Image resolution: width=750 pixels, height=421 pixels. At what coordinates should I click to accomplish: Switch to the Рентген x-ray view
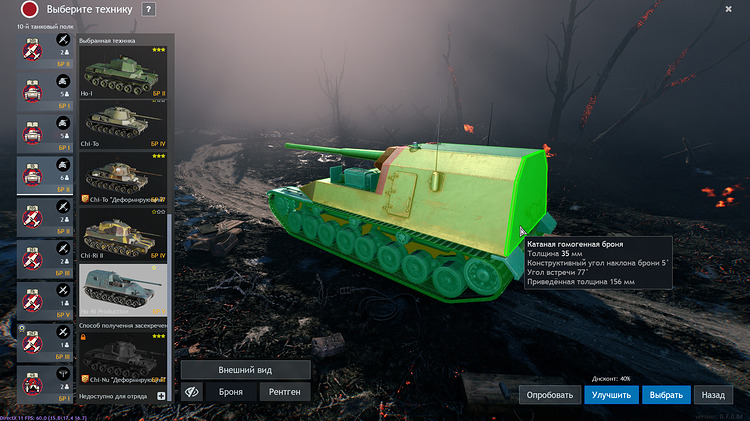(x=284, y=393)
